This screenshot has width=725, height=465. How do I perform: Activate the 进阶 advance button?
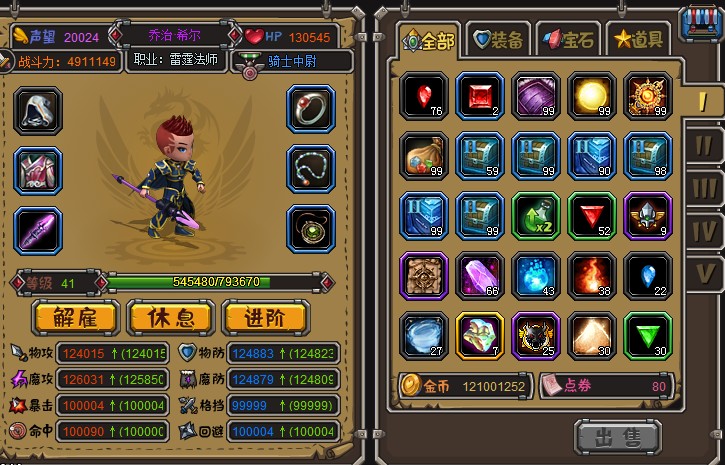[265, 317]
